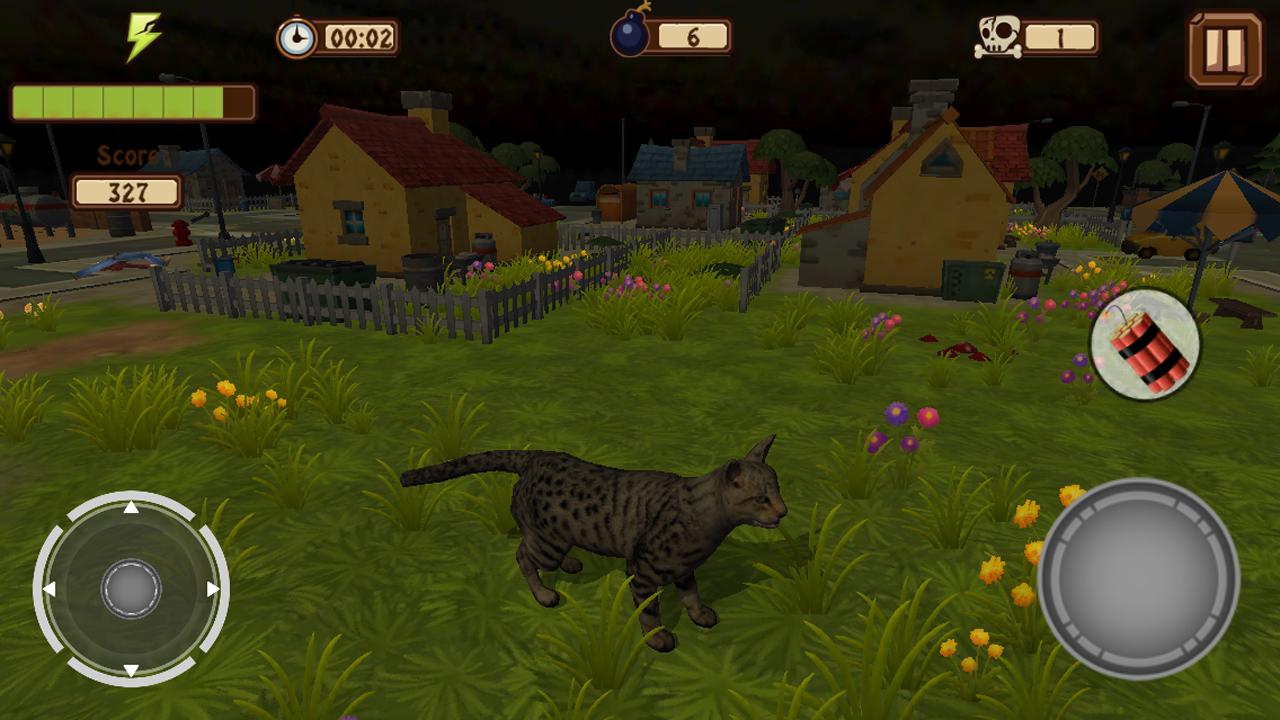Screen dimensions: 1280x720
Task: Tap the right arrow of the virtual joystick
Action: (211, 588)
